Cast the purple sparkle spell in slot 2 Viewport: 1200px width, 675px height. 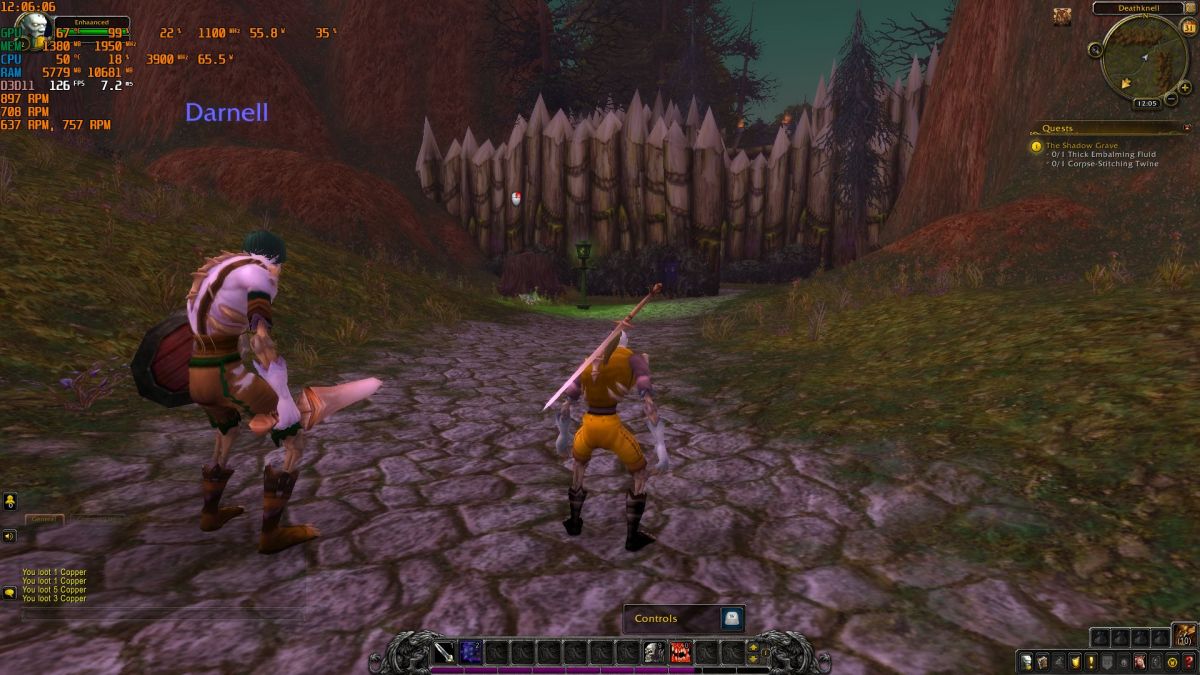coord(469,653)
